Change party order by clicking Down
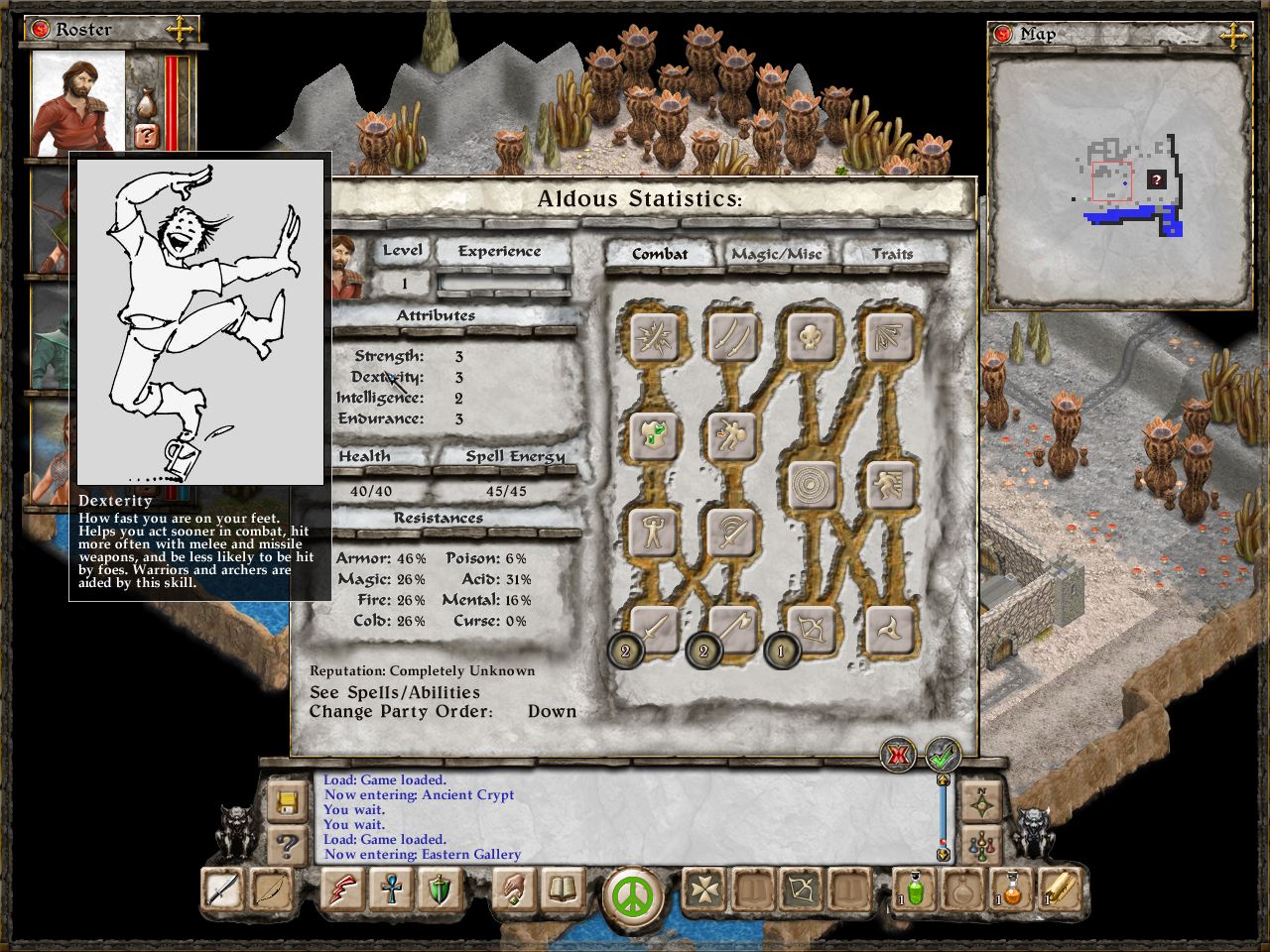The height and width of the screenshot is (952, 1270). pos(553,711)
